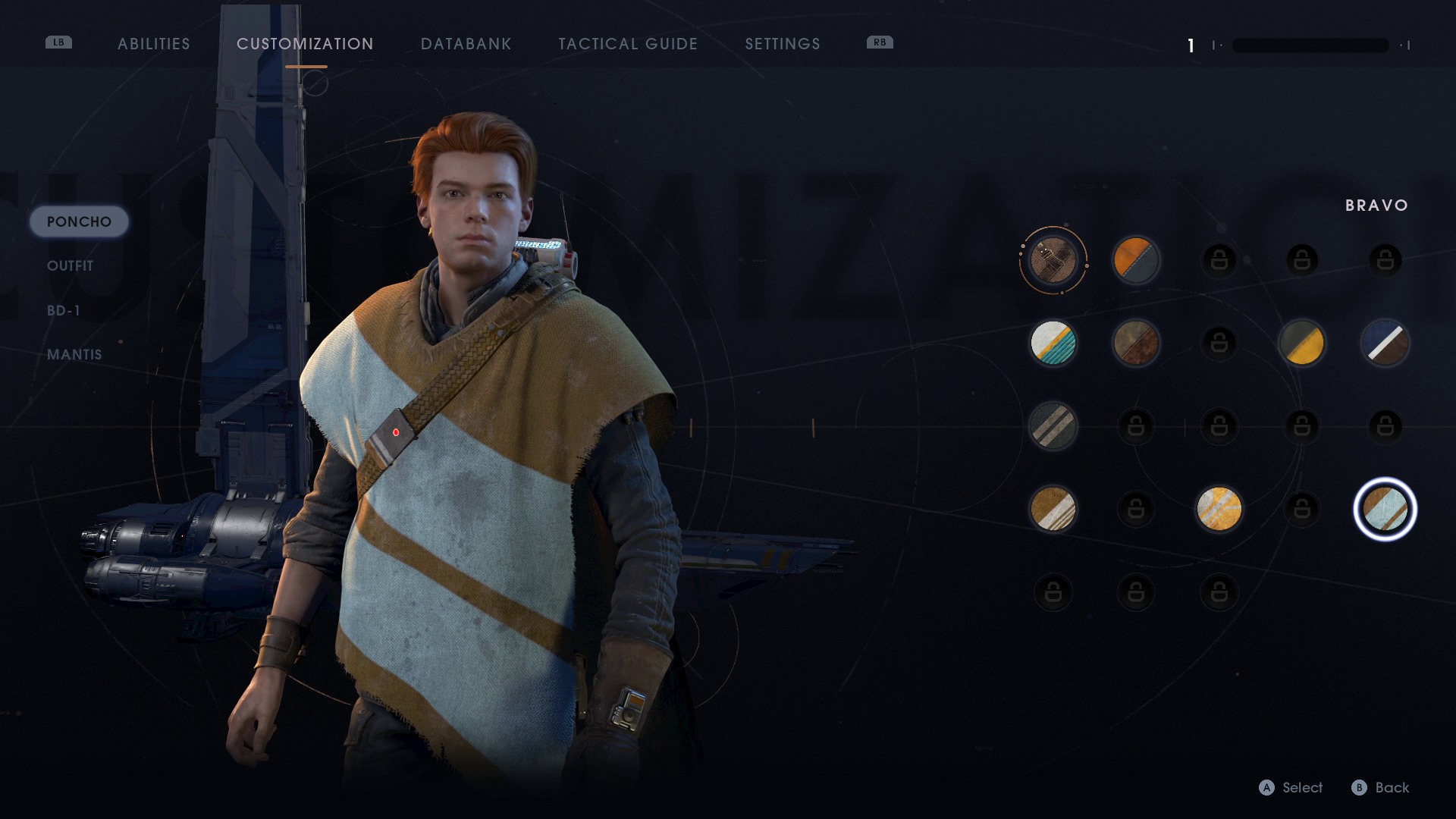Open the Customization tab
The image size is (1456, 819).
tap(305, 44)
